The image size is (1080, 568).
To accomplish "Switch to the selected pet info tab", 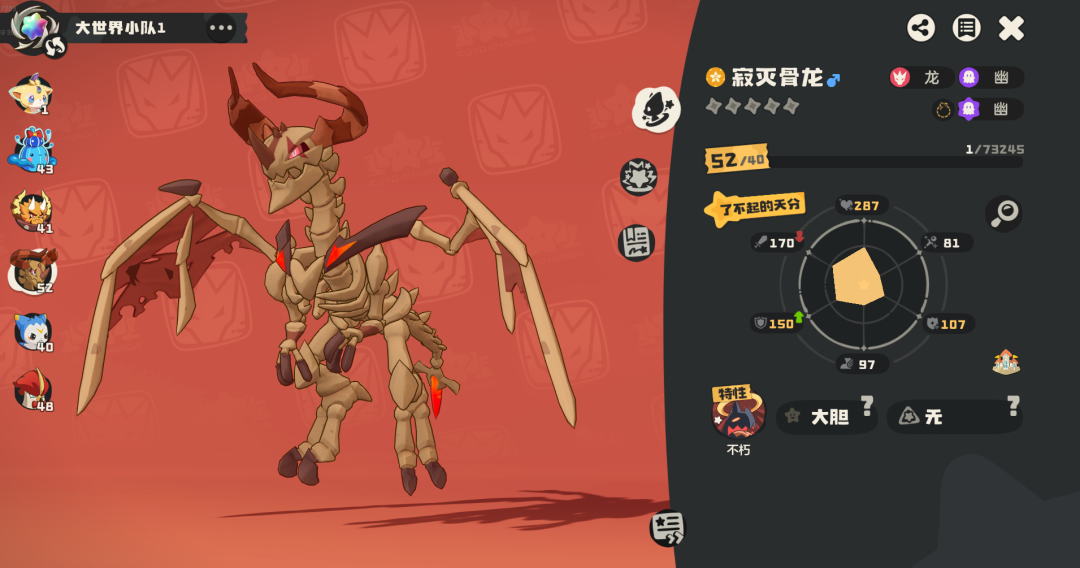I will (x=656, y=109).
